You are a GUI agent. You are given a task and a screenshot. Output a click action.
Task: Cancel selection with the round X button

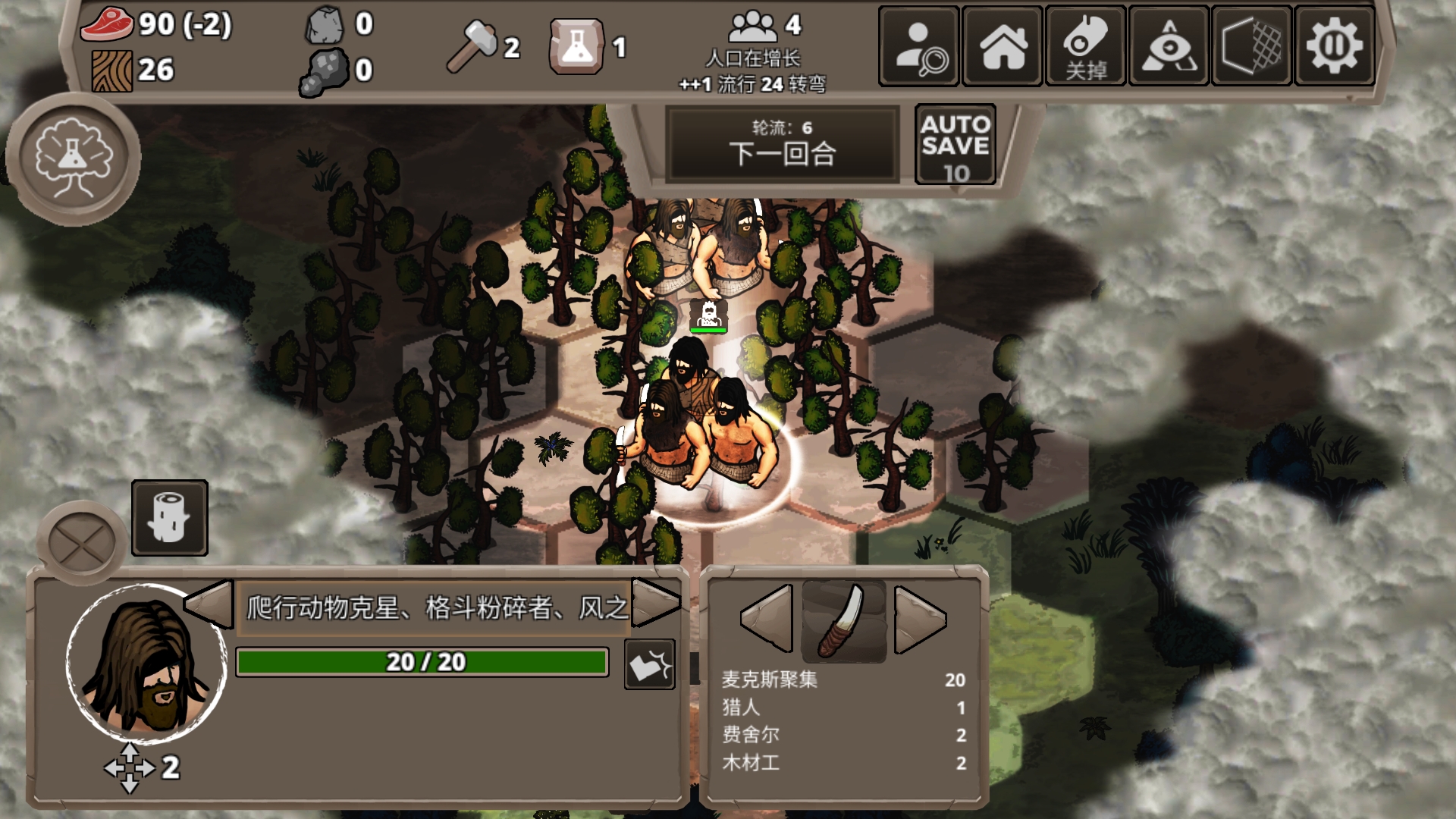click(x=81, y=543)
